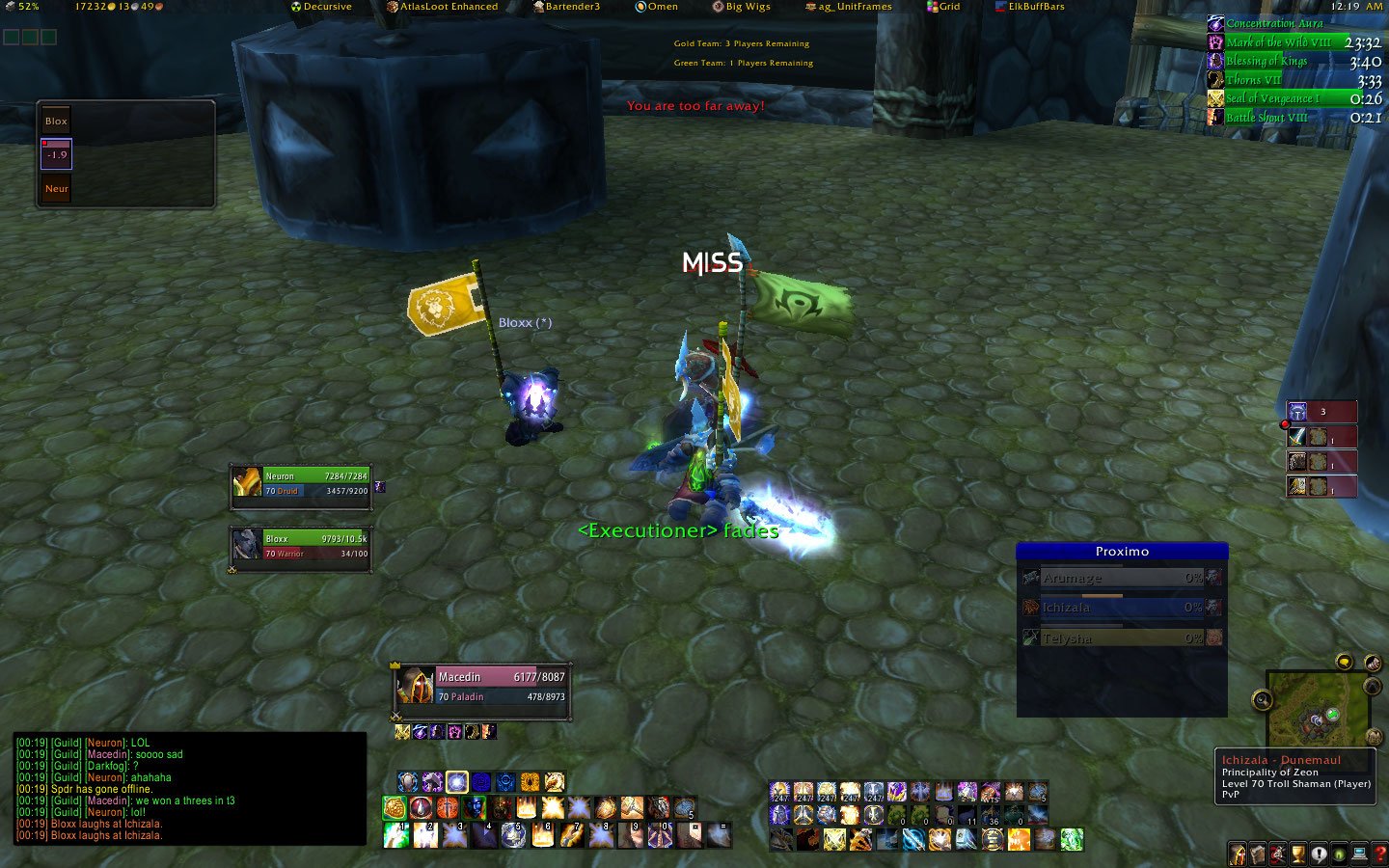Open the ag_UnitFrames addon entry

tap(850, 7)
